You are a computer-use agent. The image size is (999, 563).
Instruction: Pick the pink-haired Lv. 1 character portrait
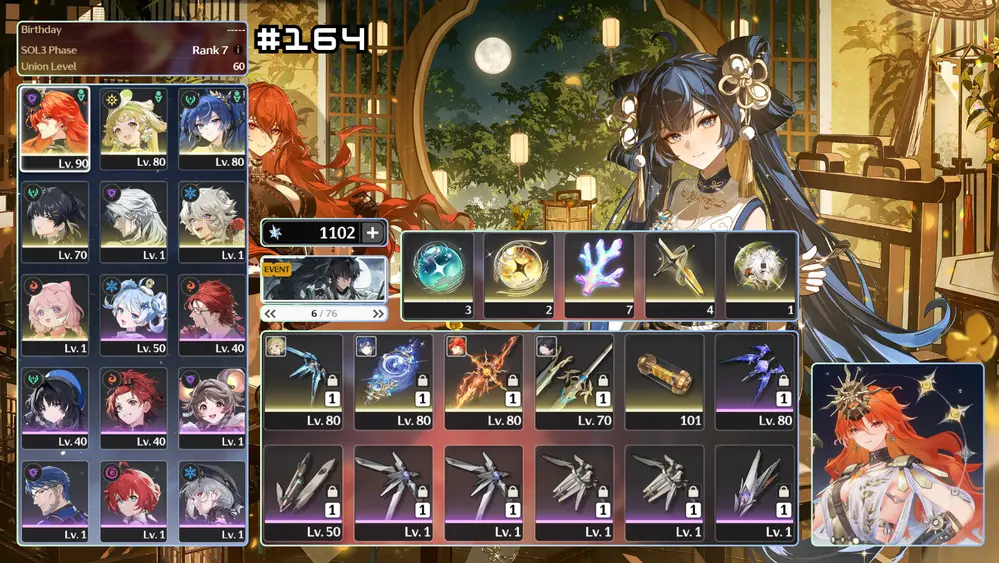[54, 315]
